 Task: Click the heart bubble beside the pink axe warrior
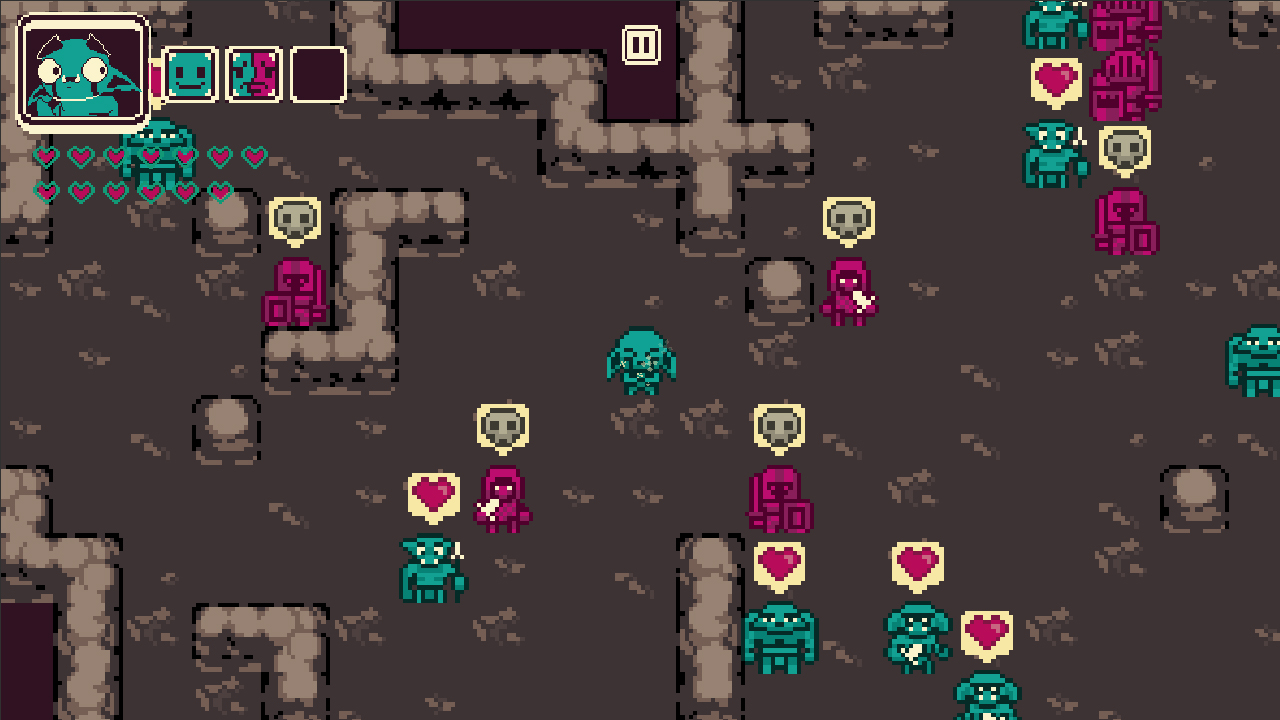click(434, 494)
